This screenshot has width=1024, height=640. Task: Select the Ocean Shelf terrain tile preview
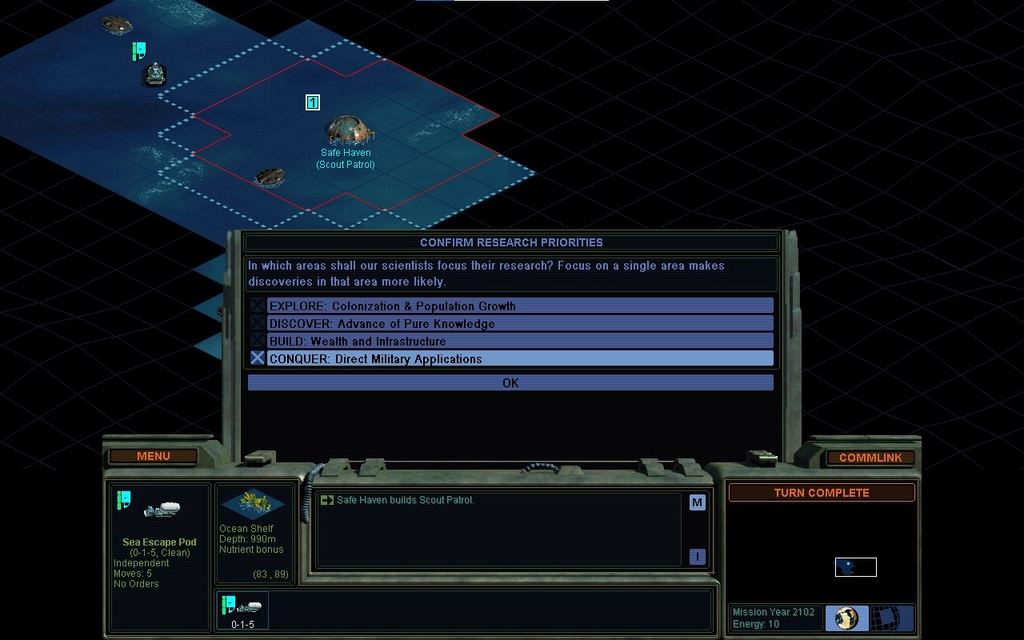pyautogui.click(x=253, y=503)
